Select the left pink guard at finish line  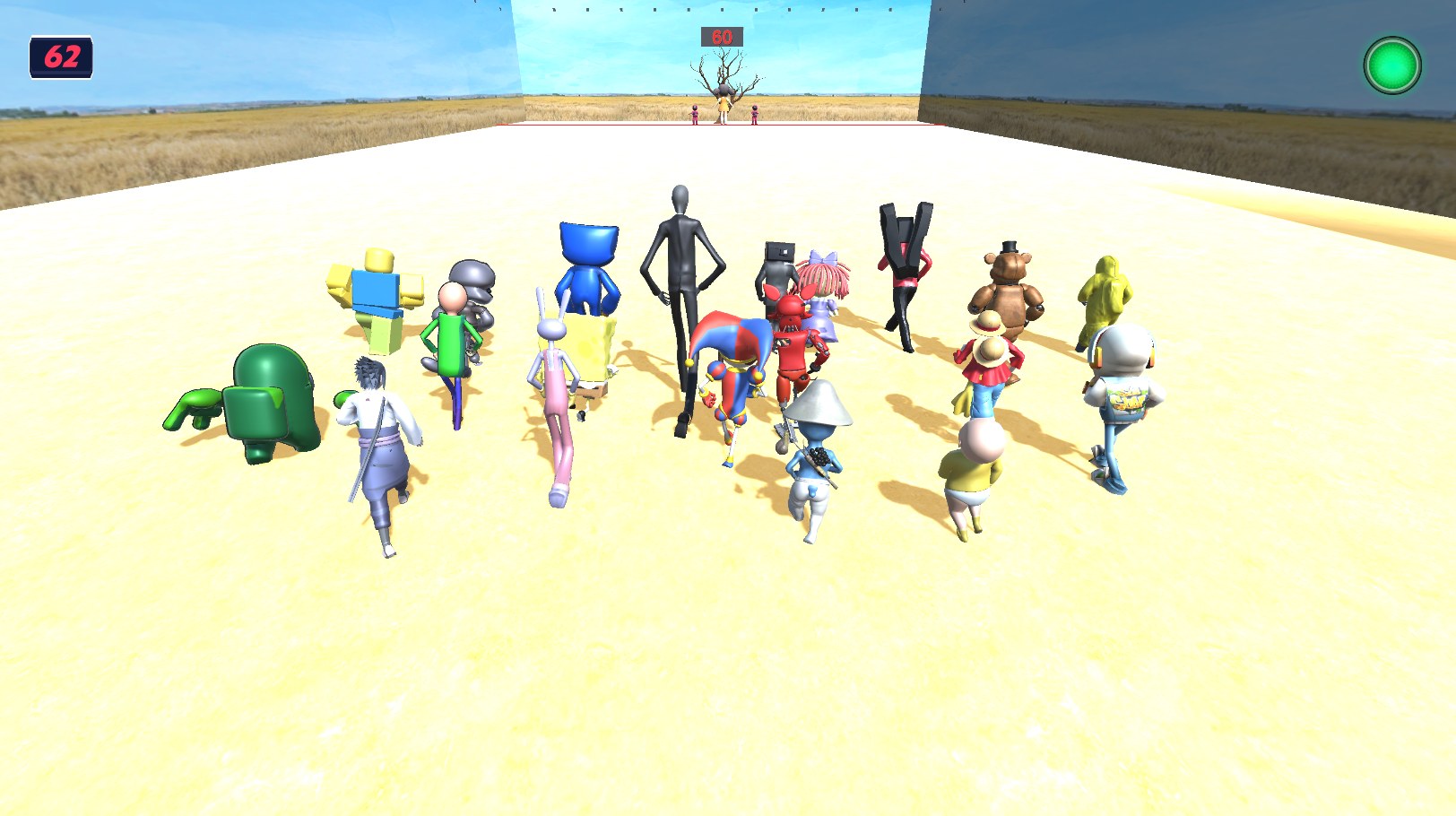tap(695, 114)
